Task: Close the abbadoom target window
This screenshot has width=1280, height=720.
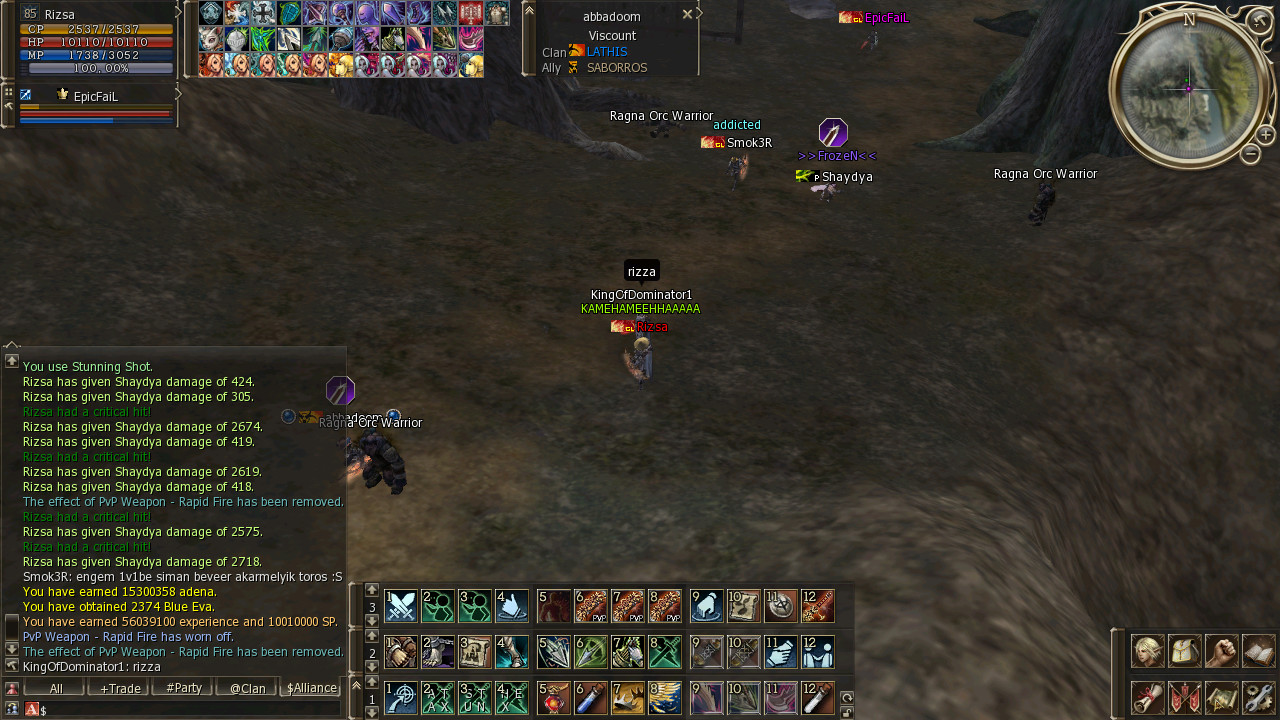Action: point(687,15)
